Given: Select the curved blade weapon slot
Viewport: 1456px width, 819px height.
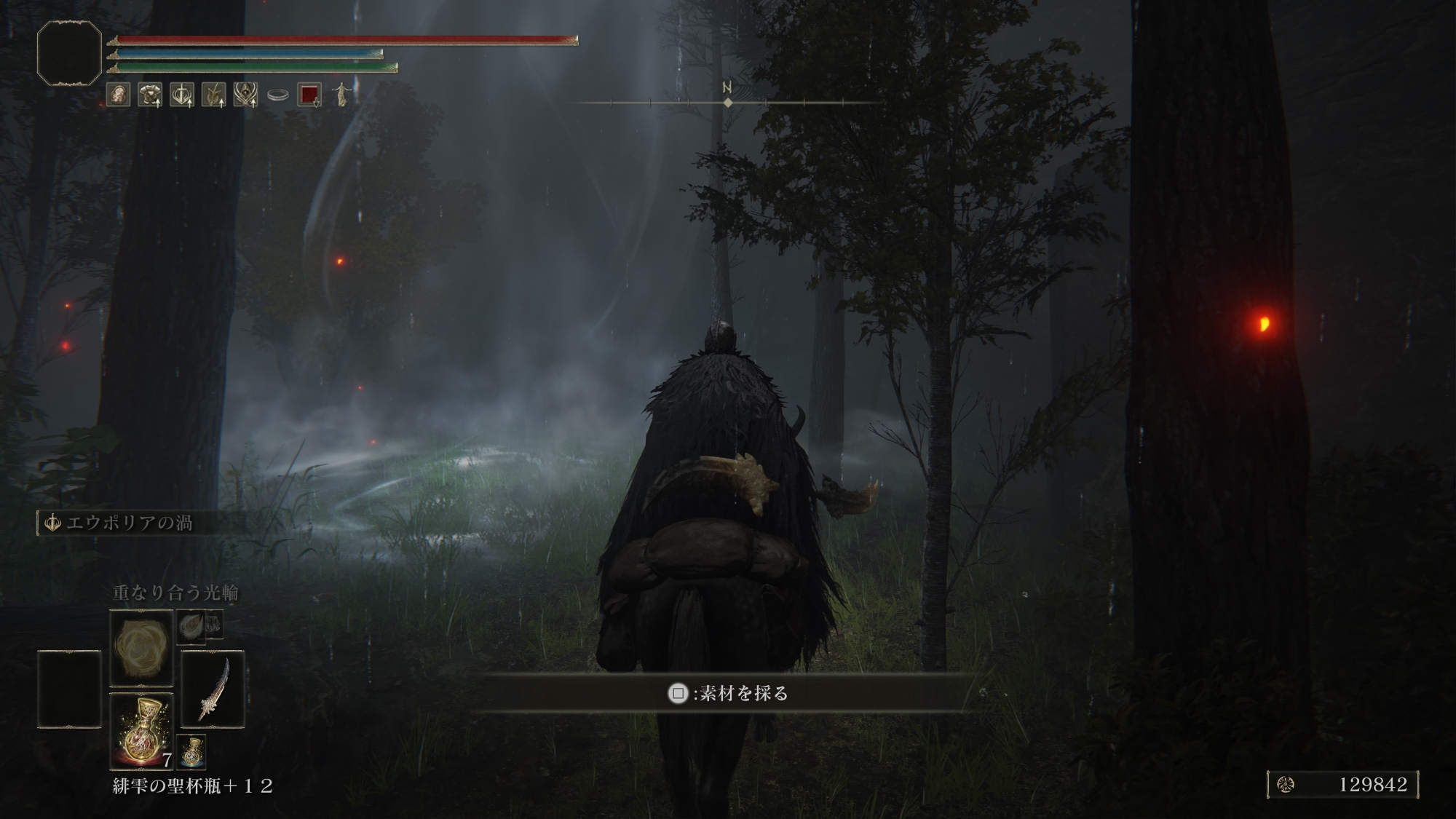Looking at the screenshot, I should click(213, 689).
